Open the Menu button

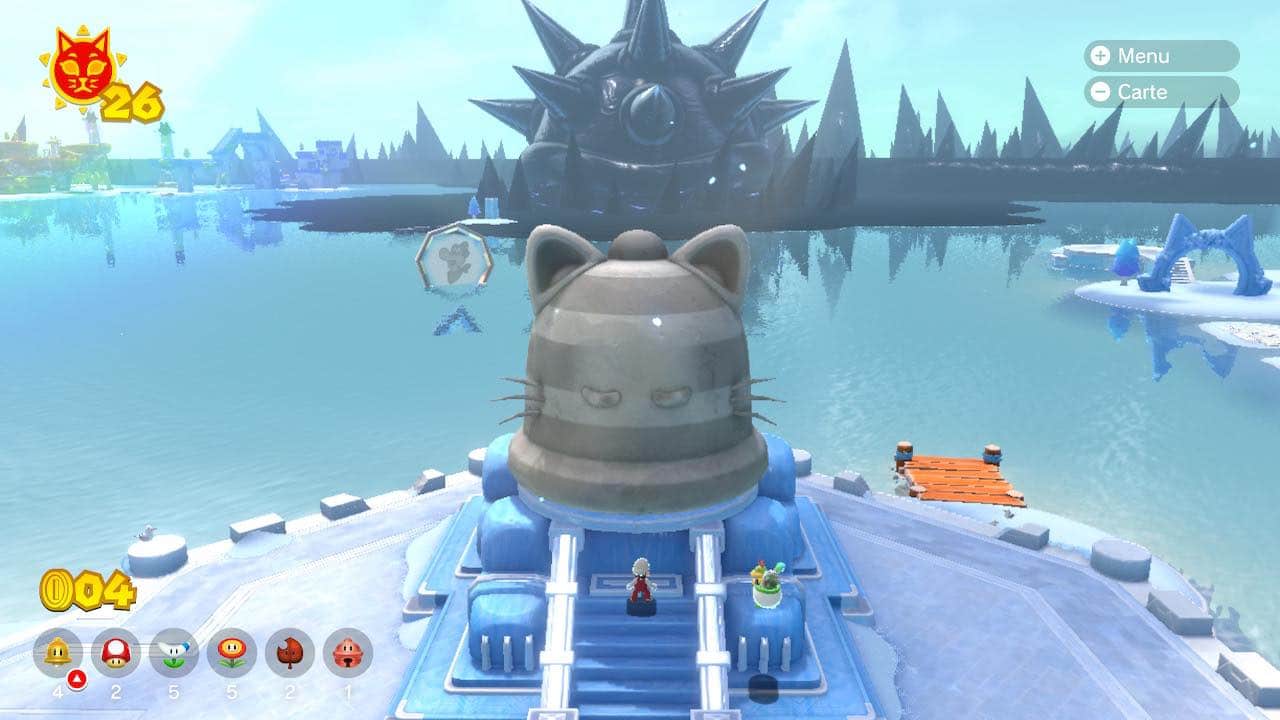1160,56
